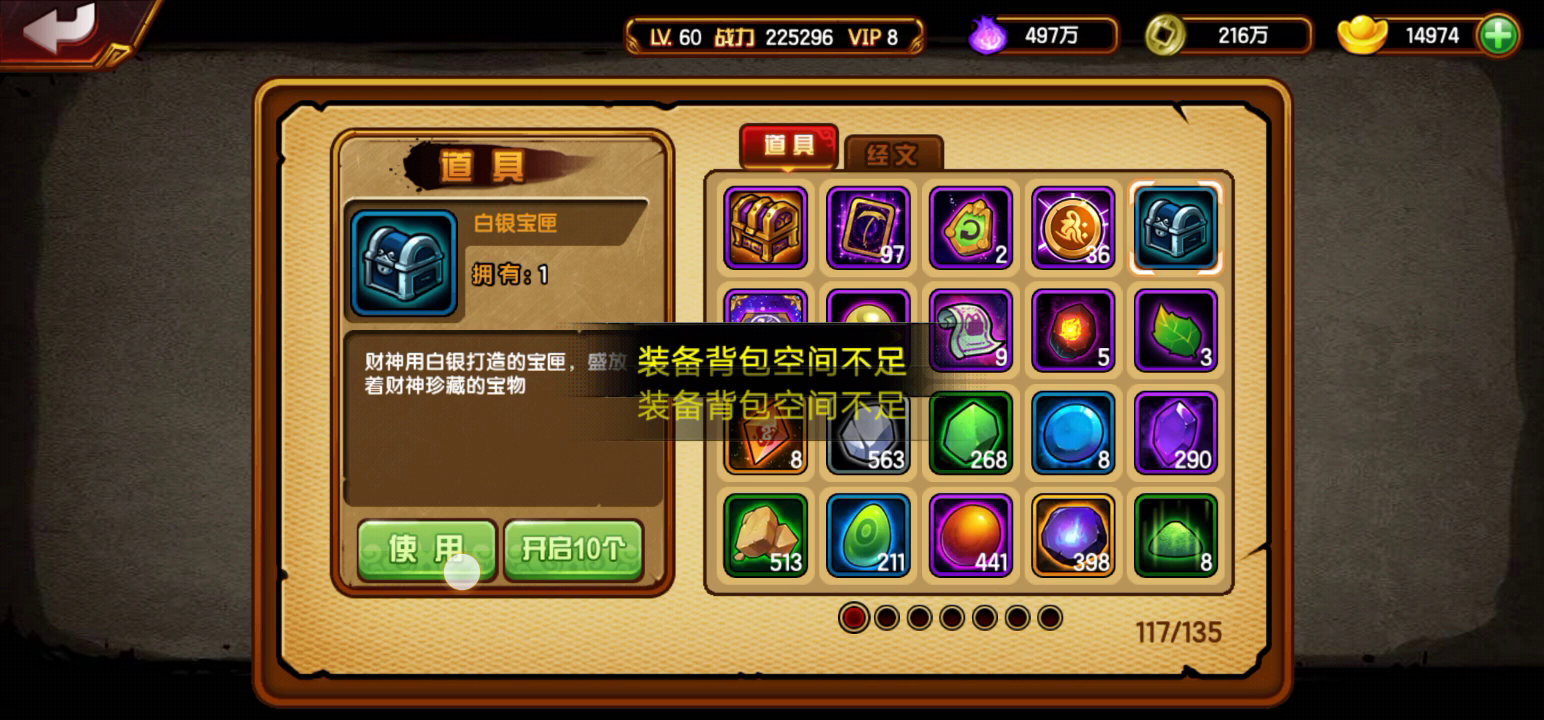
Task: Select the green gem with count 268
Action: tap(970, 434)
